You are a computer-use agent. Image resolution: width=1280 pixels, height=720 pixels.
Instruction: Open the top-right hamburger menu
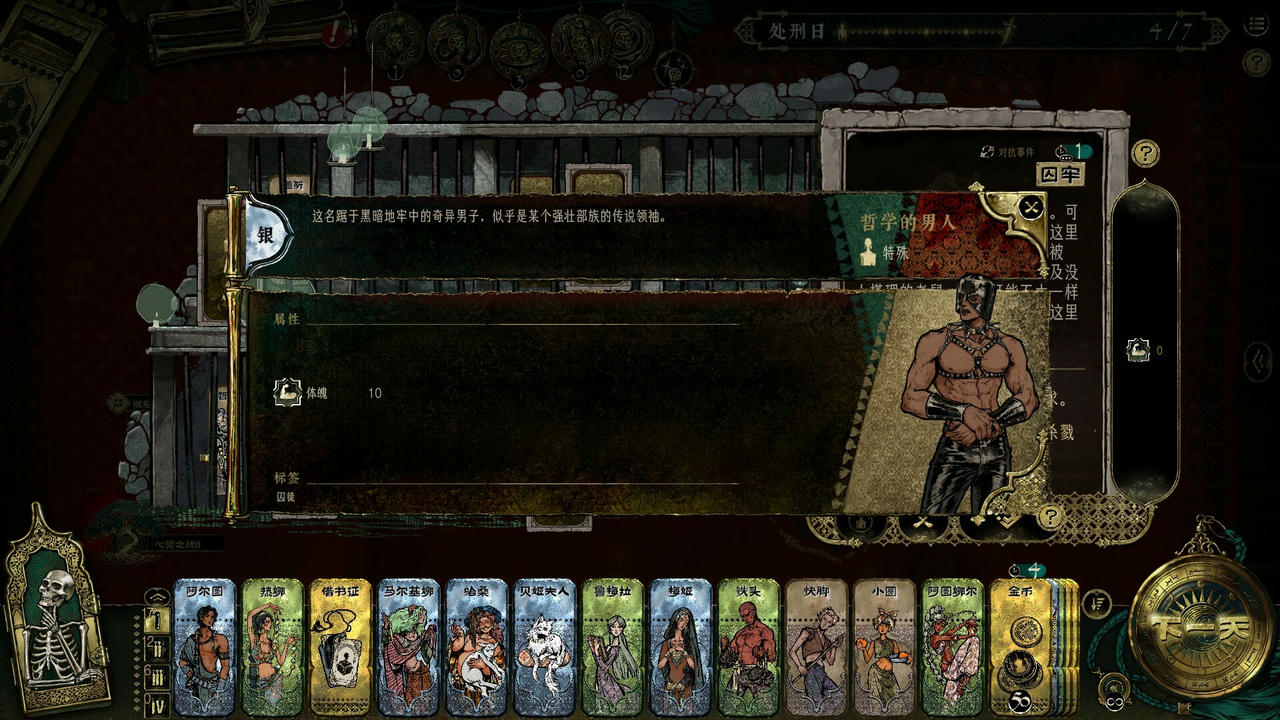click(1256, 27)
